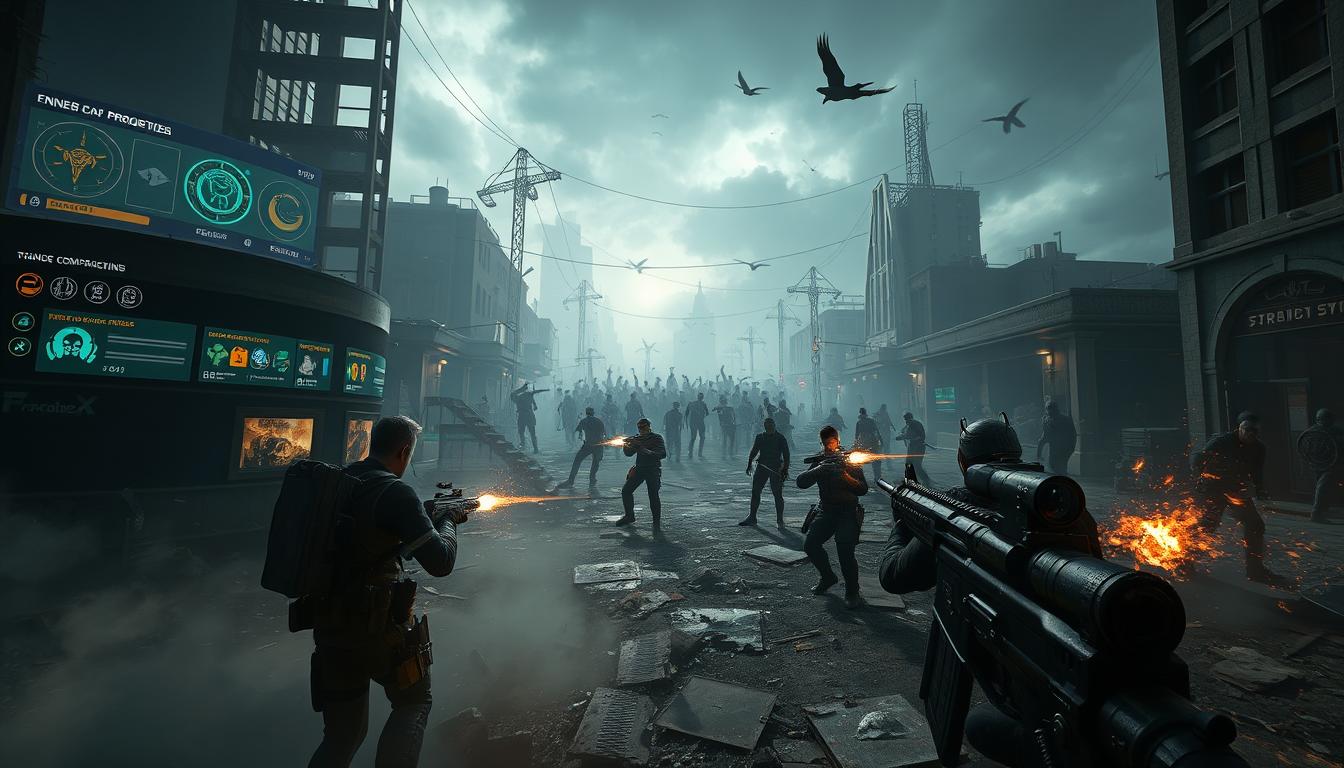Select the orange star compass emblem

pyautogui.click(x=76, y=160)
